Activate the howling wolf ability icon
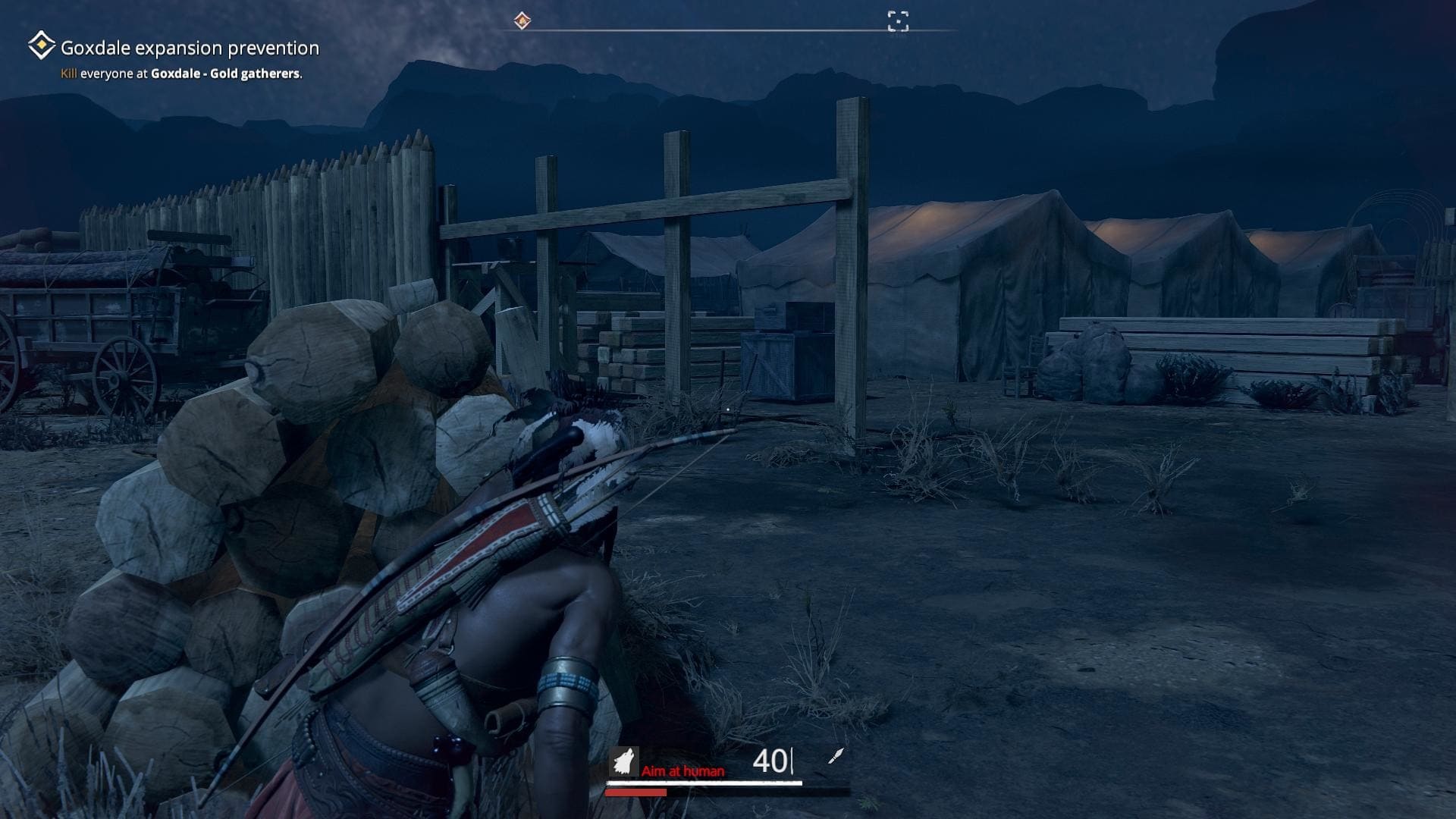Screen dimensions: 1456x819 pyautogui.click(x=624, y=761)
